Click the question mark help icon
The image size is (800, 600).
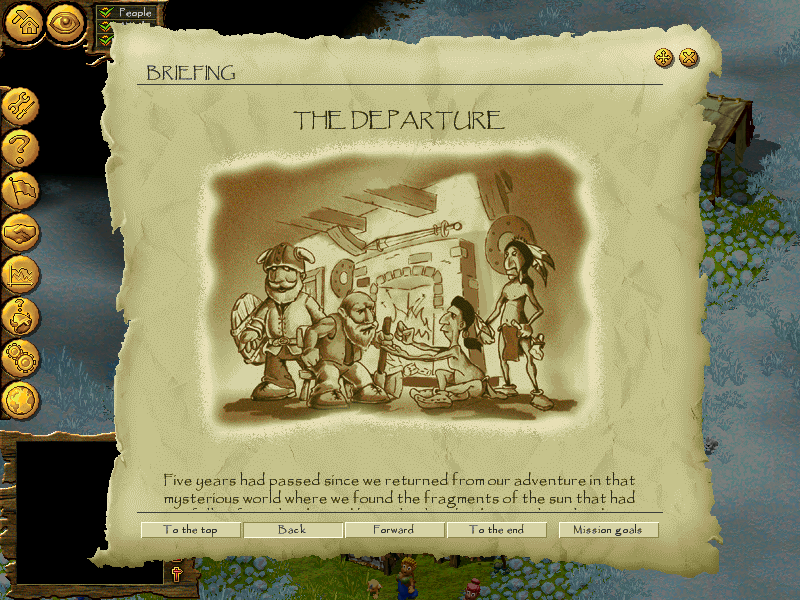tap(20, 149)
